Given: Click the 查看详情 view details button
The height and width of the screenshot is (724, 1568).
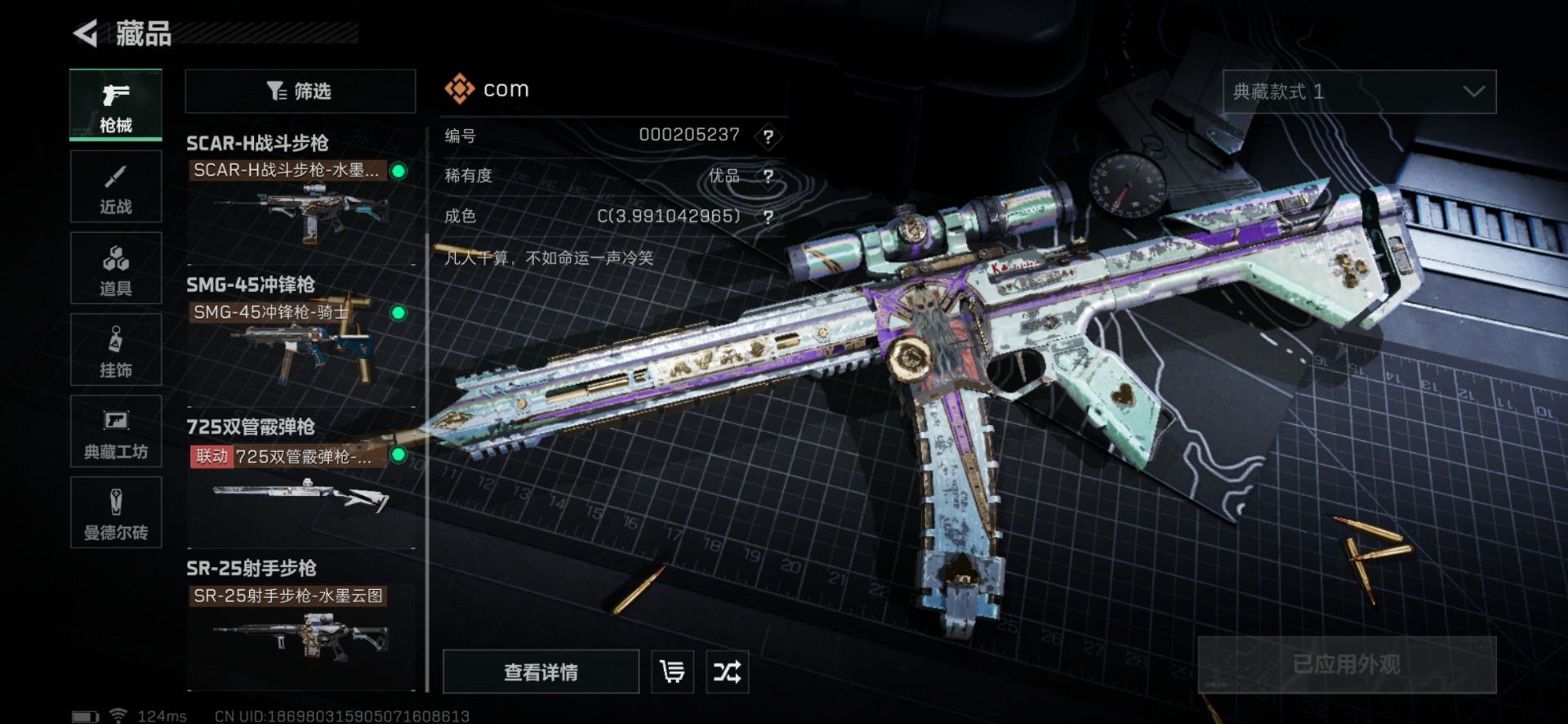Looking at the screenshot, I should coord(541,672).
